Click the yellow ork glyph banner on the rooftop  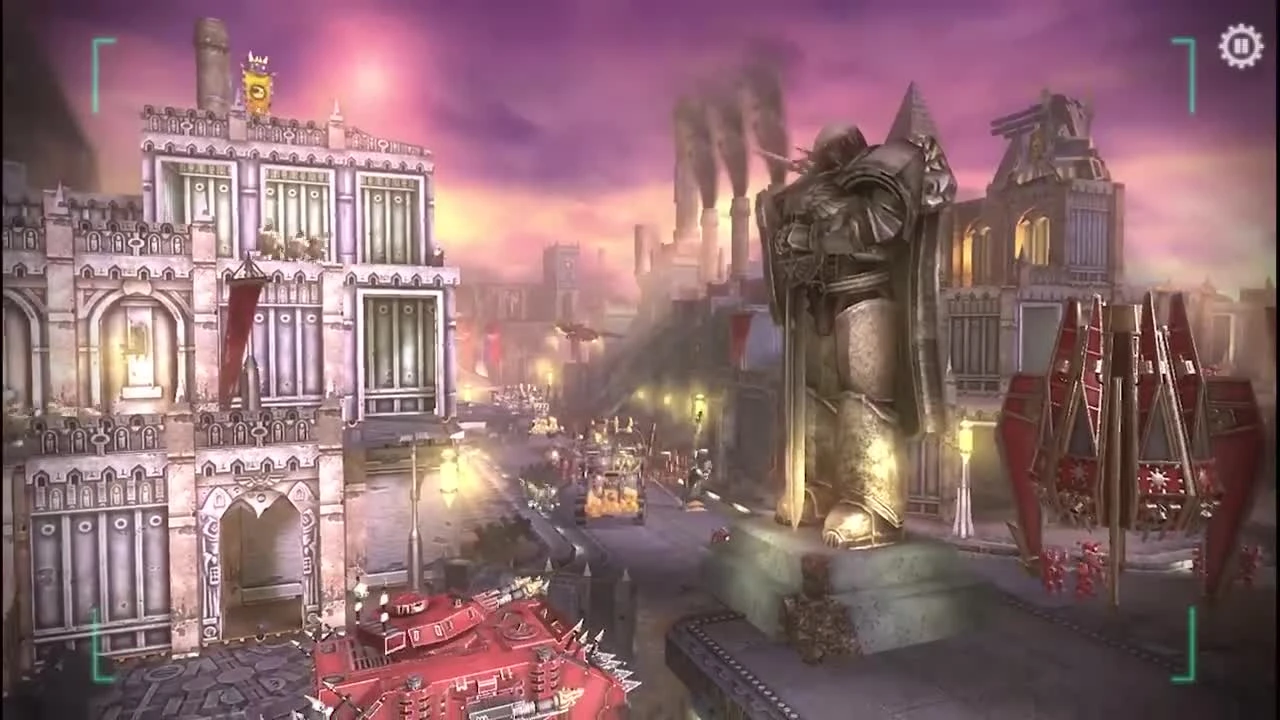(x=258, y=90)
